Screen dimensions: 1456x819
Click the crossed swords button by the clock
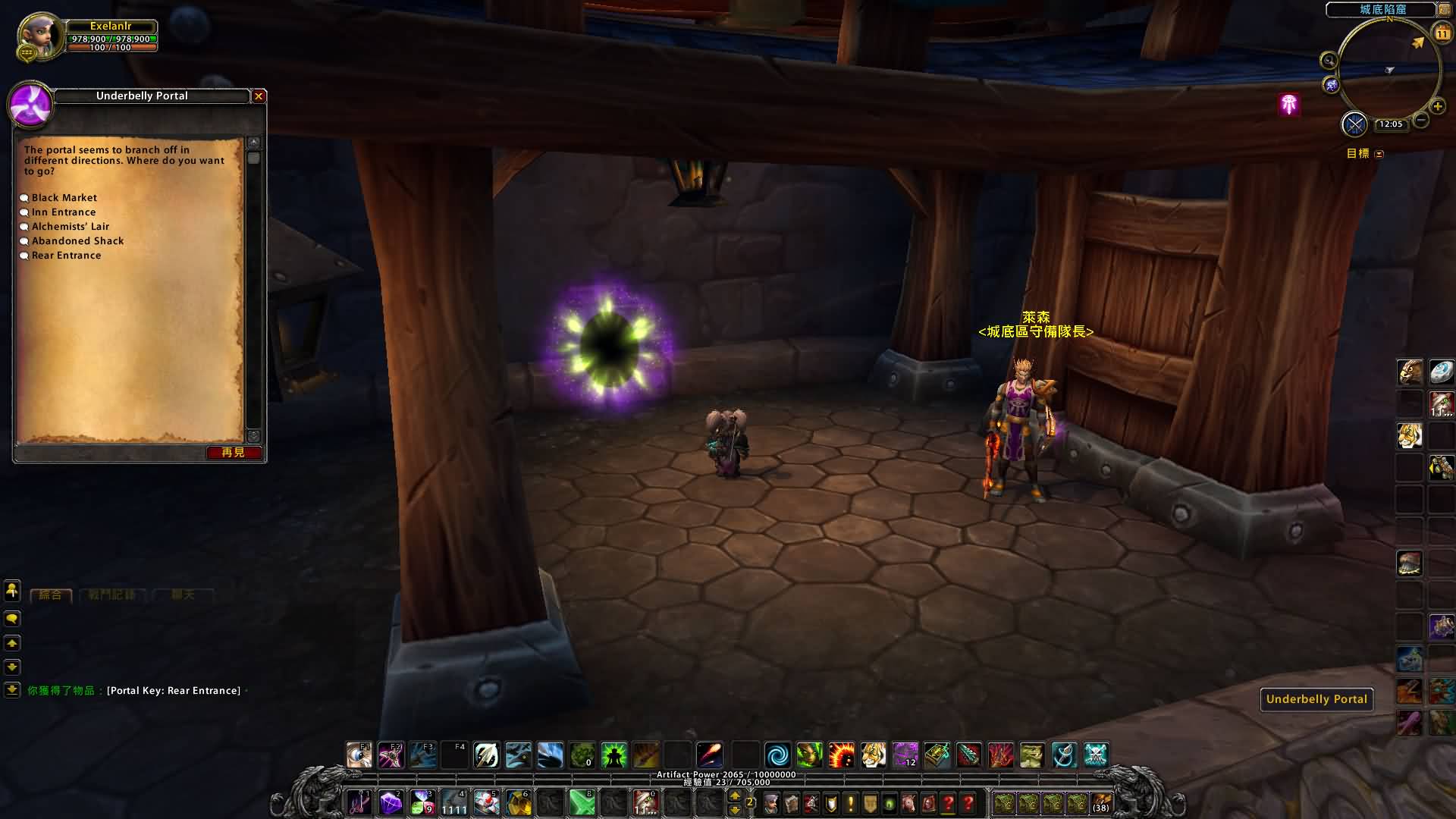point(1354,124)
